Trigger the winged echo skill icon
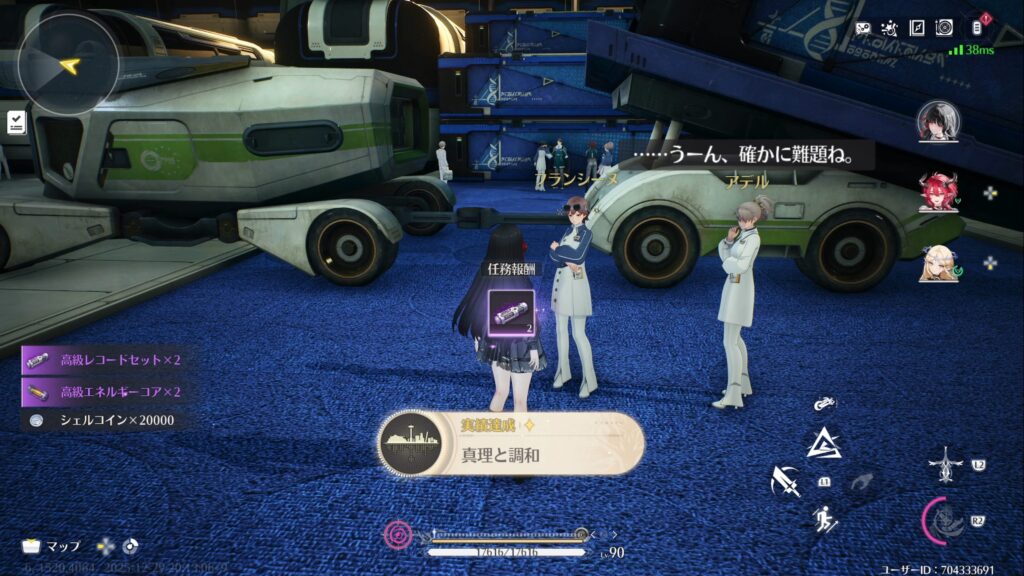The width and height of the screenshot is (1024, 576). [x=945, y=463]
